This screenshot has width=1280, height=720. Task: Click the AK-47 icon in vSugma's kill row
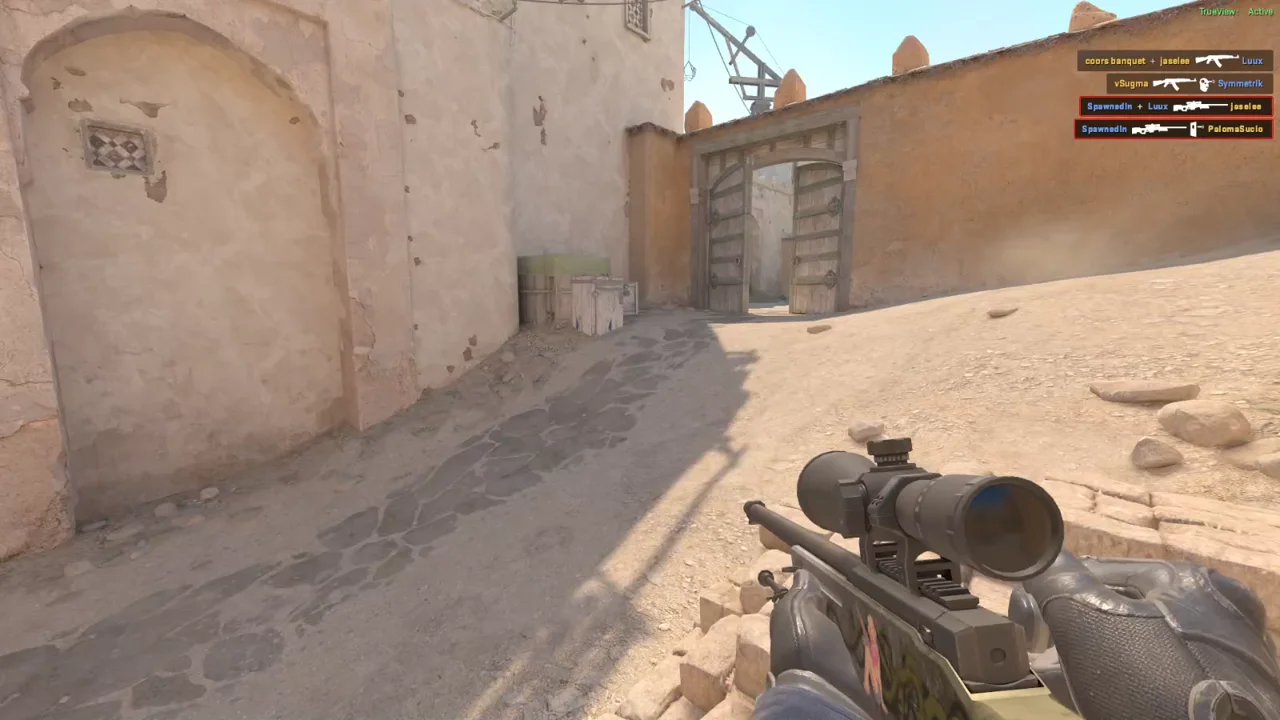point(1175,83)
